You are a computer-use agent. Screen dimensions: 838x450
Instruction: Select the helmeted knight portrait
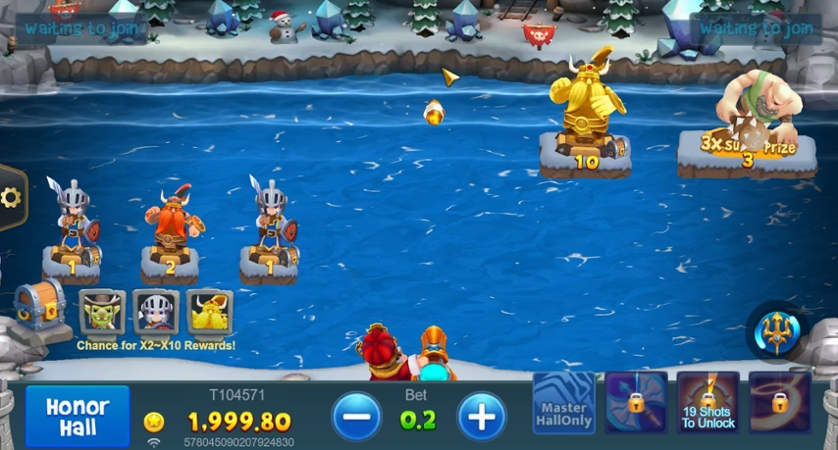(156, 312)
